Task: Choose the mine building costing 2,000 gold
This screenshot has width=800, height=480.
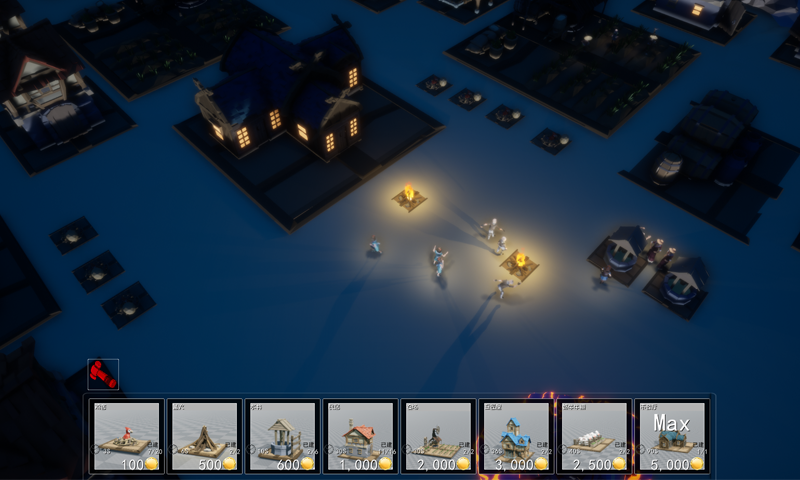Action: point(438,437)
